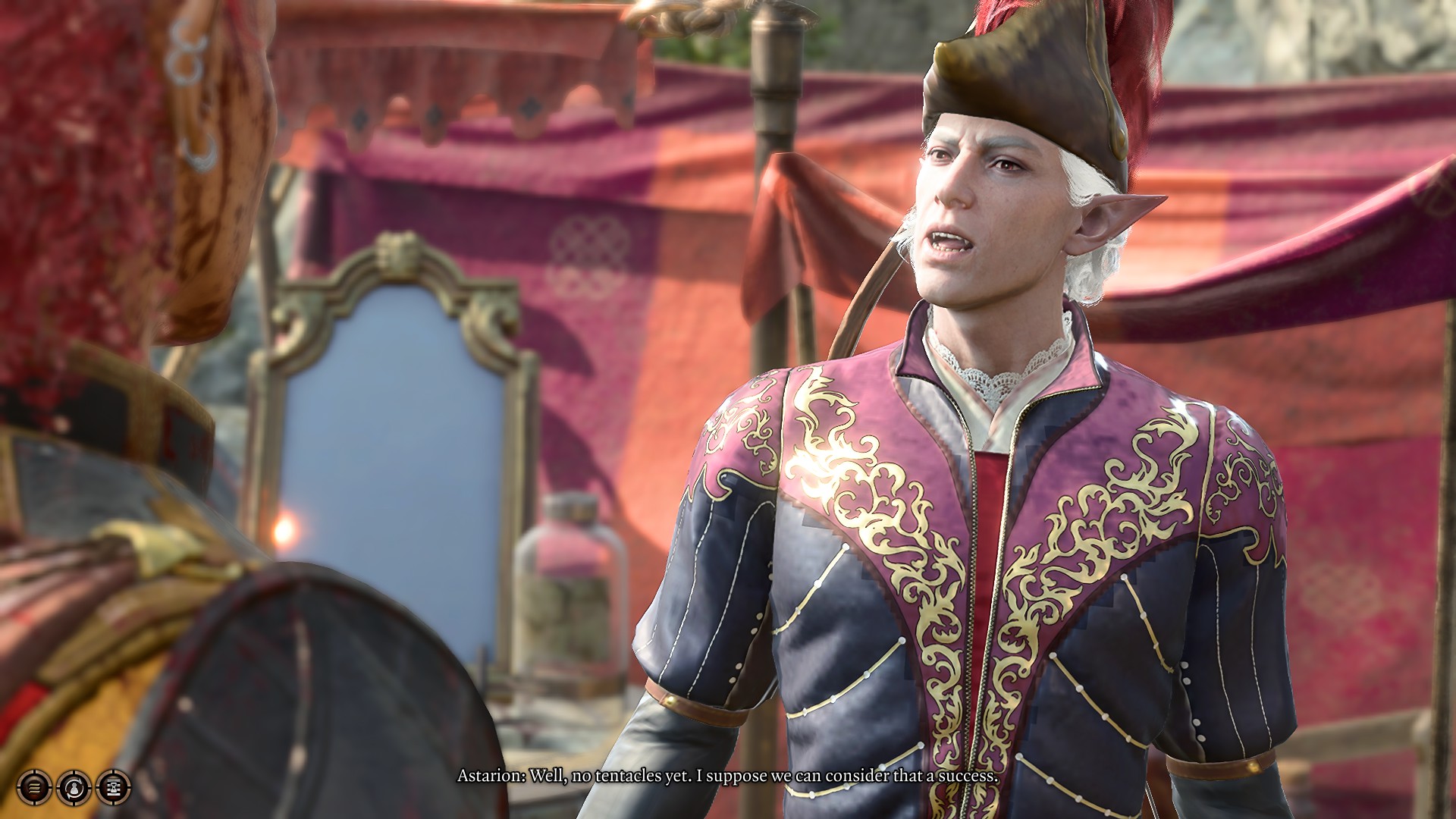Open the dialogue history hourglass icon
Screen dimensions: 1456x819
114,787
